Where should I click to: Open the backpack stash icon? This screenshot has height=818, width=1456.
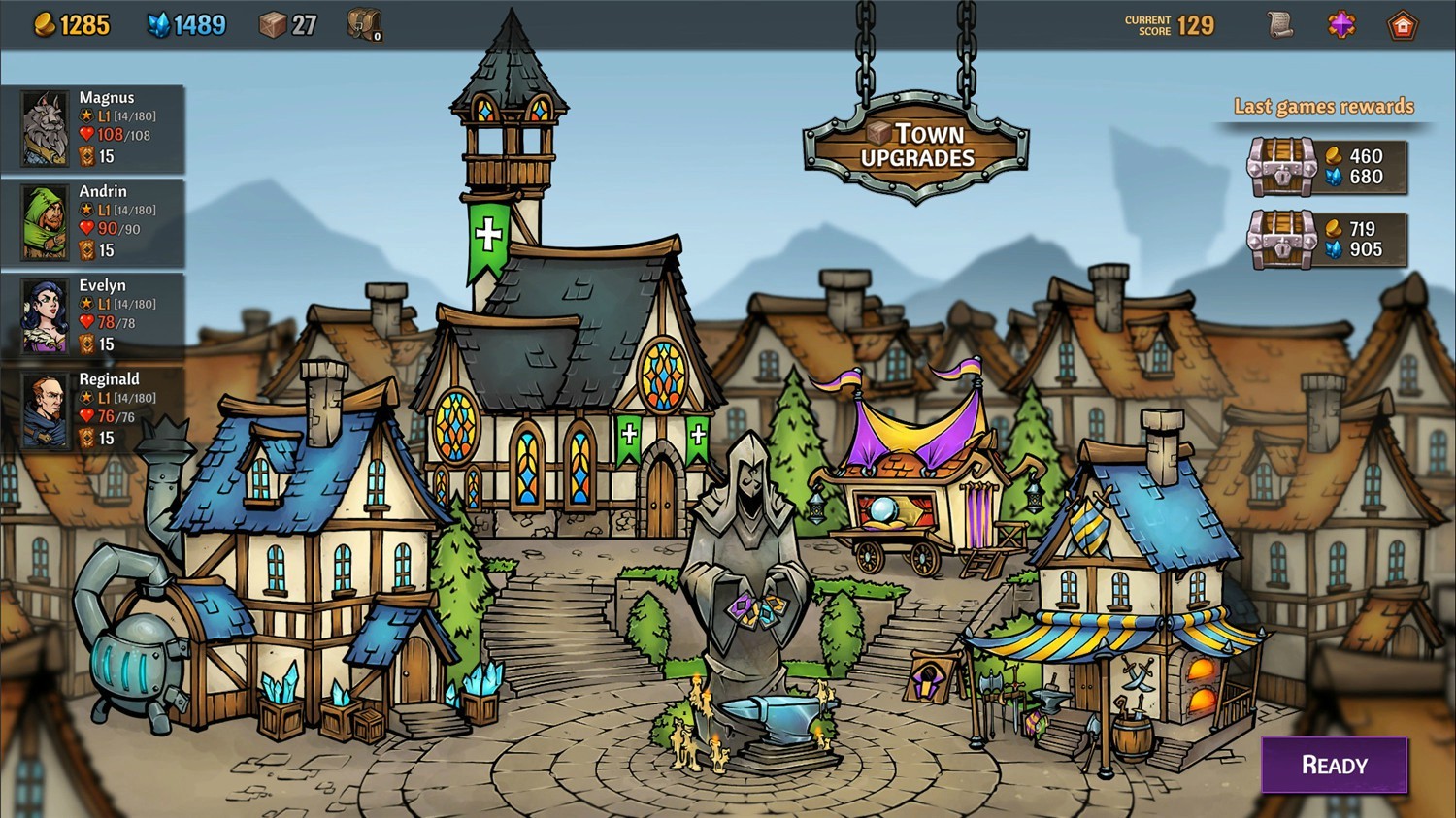[364, 25]
